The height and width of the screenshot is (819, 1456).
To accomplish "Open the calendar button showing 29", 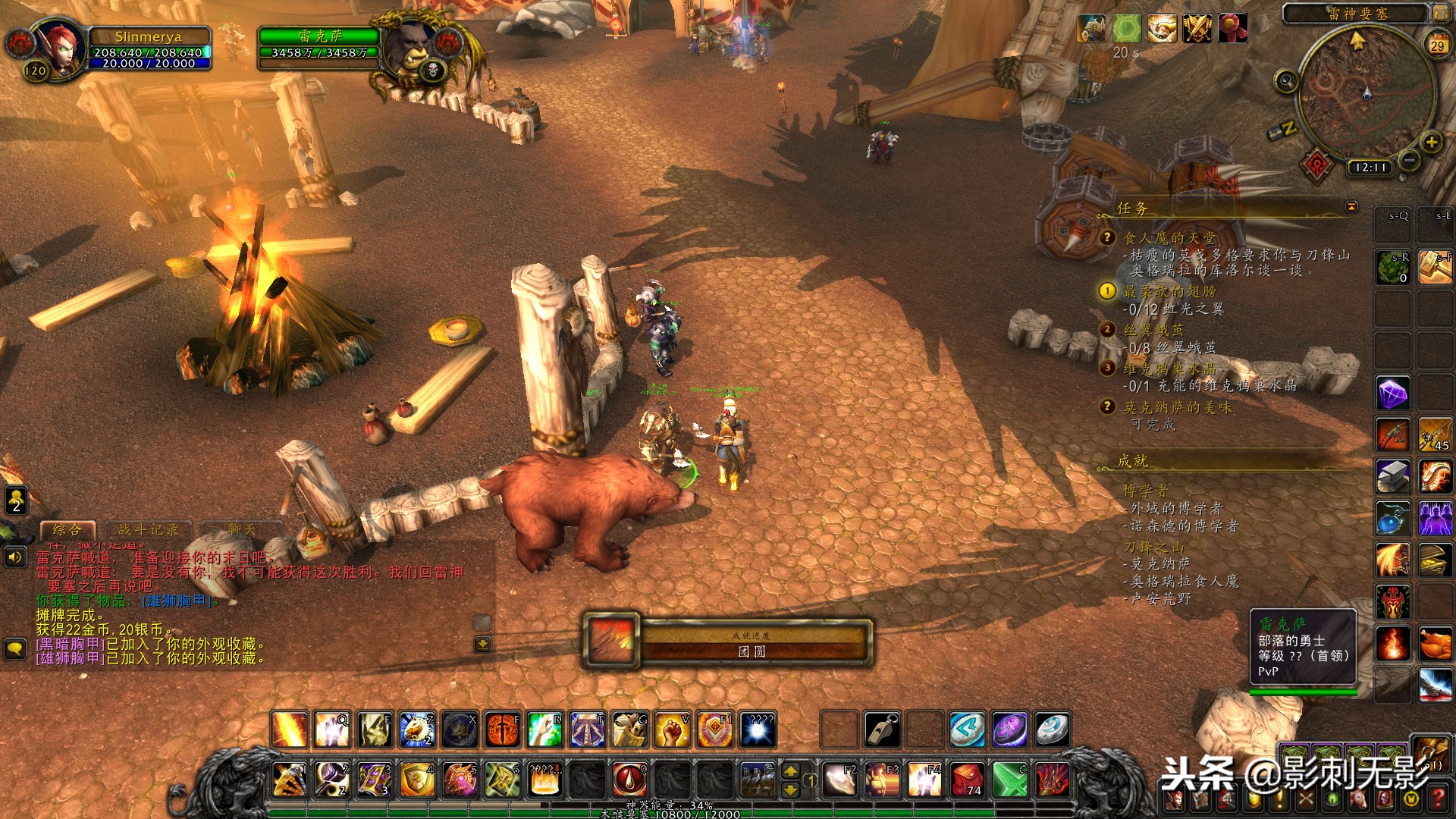I will click(x=1437, y=45).
